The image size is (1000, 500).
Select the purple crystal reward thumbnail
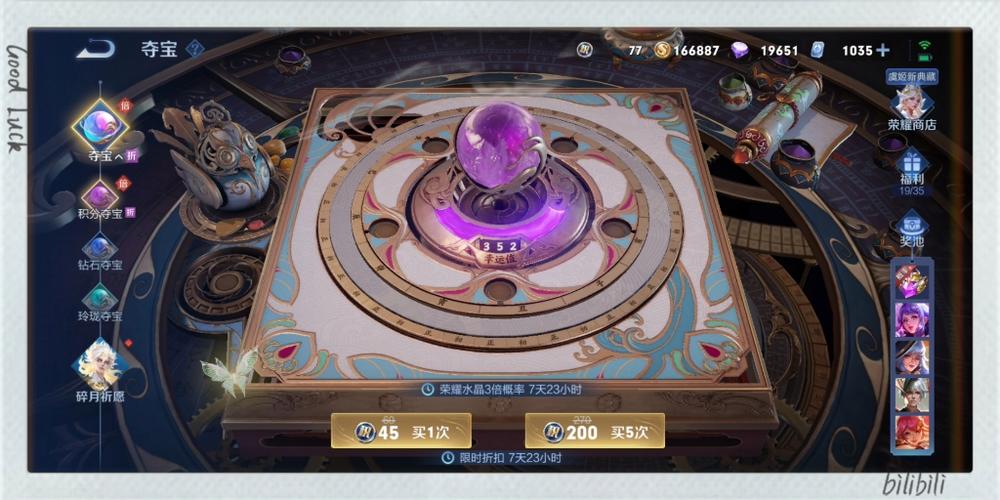click(912, 283)
